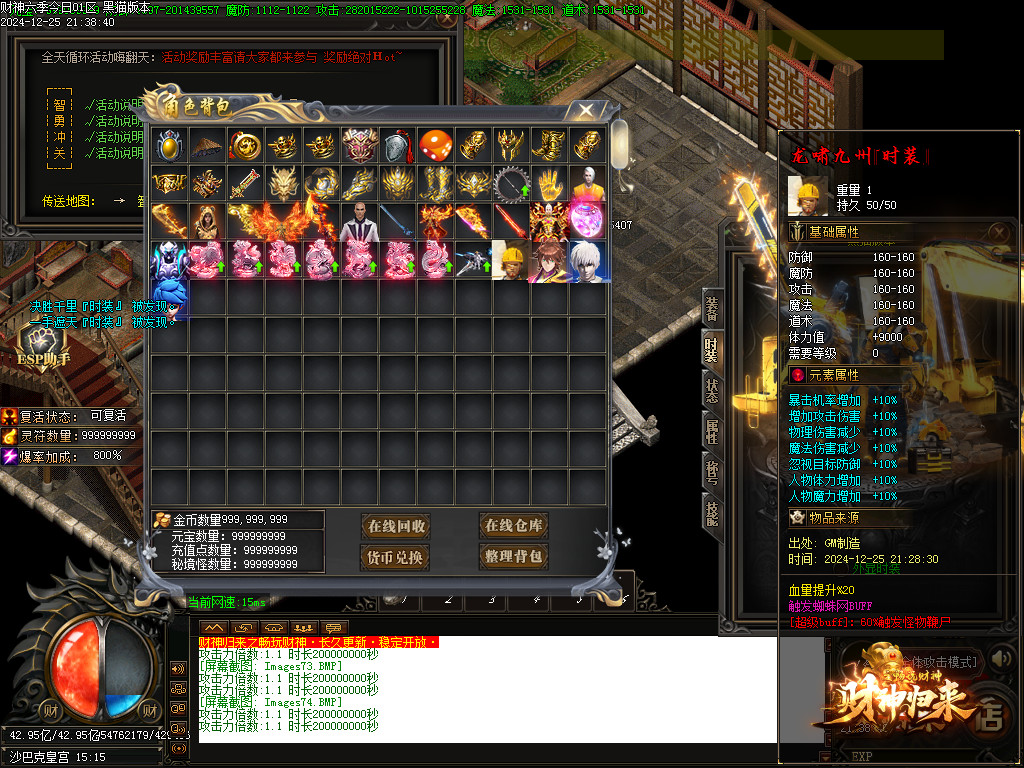The width and height of the screenshot is (1024, 768).
Task: Select the orange dice item
Action: 436,145
